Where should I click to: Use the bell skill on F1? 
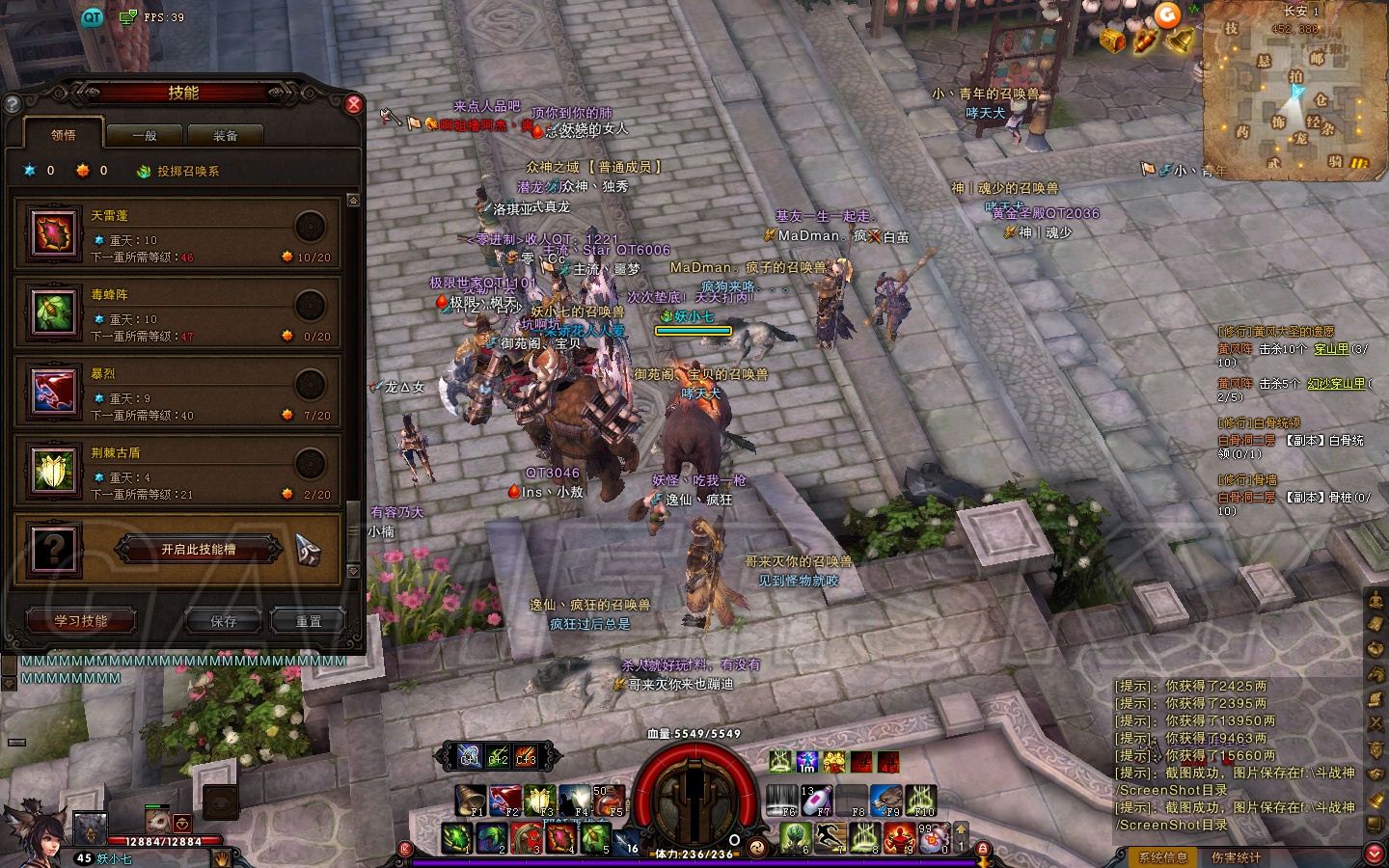[472, 800]
